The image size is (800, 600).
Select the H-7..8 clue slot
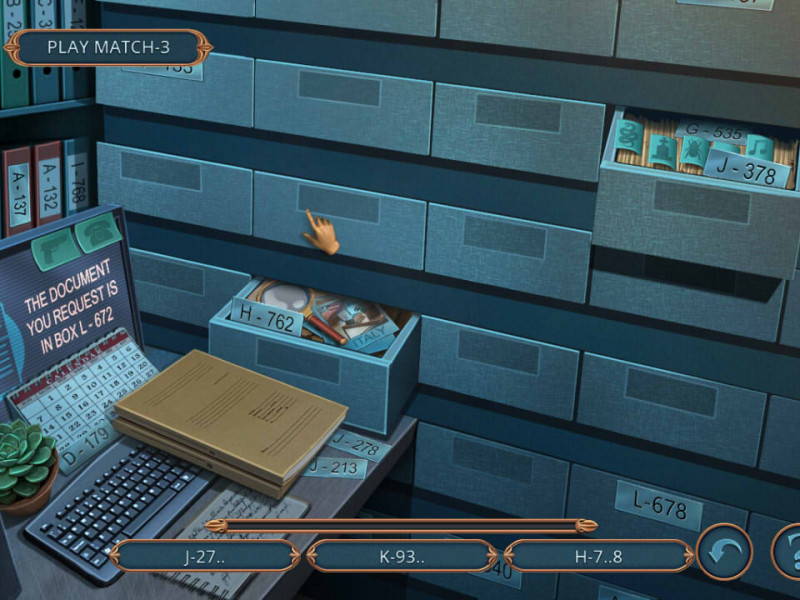tap(599, 556)
